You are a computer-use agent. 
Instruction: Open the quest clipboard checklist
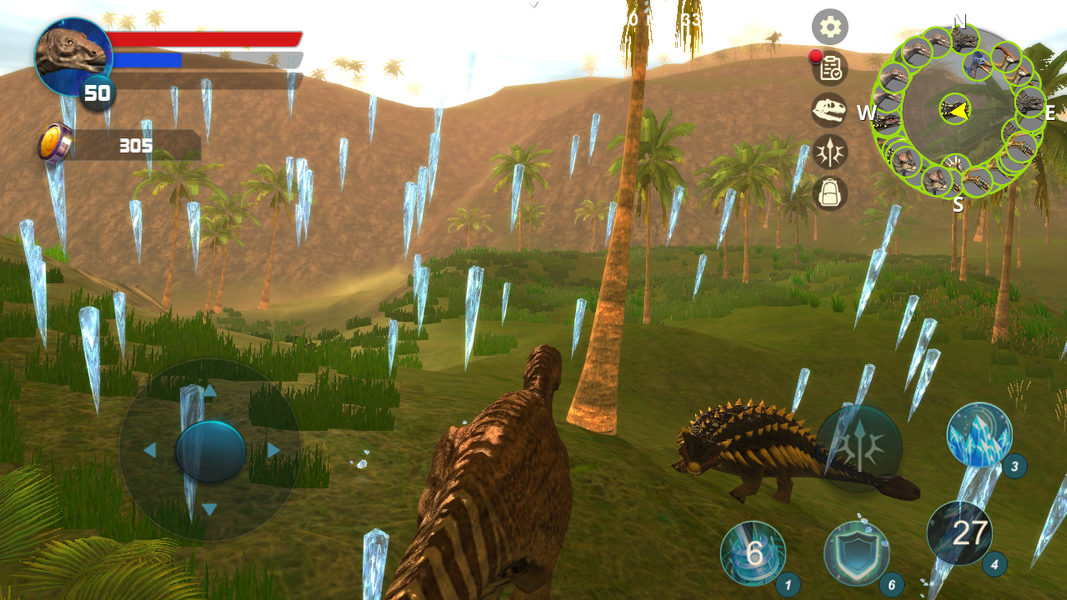[829, 68]
